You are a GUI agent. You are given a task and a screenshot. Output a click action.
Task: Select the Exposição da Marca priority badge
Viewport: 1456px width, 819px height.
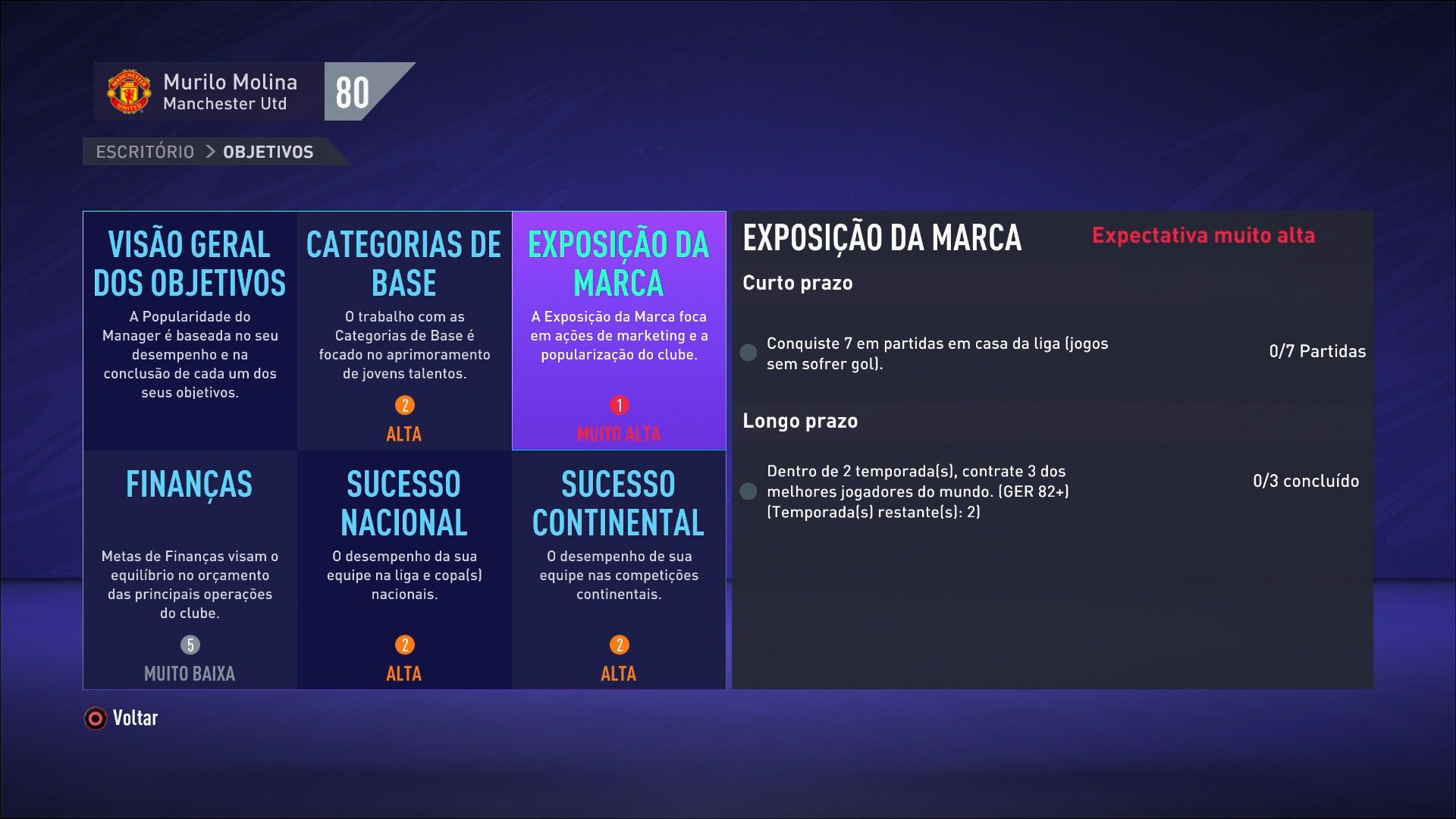tap(618, 405)
